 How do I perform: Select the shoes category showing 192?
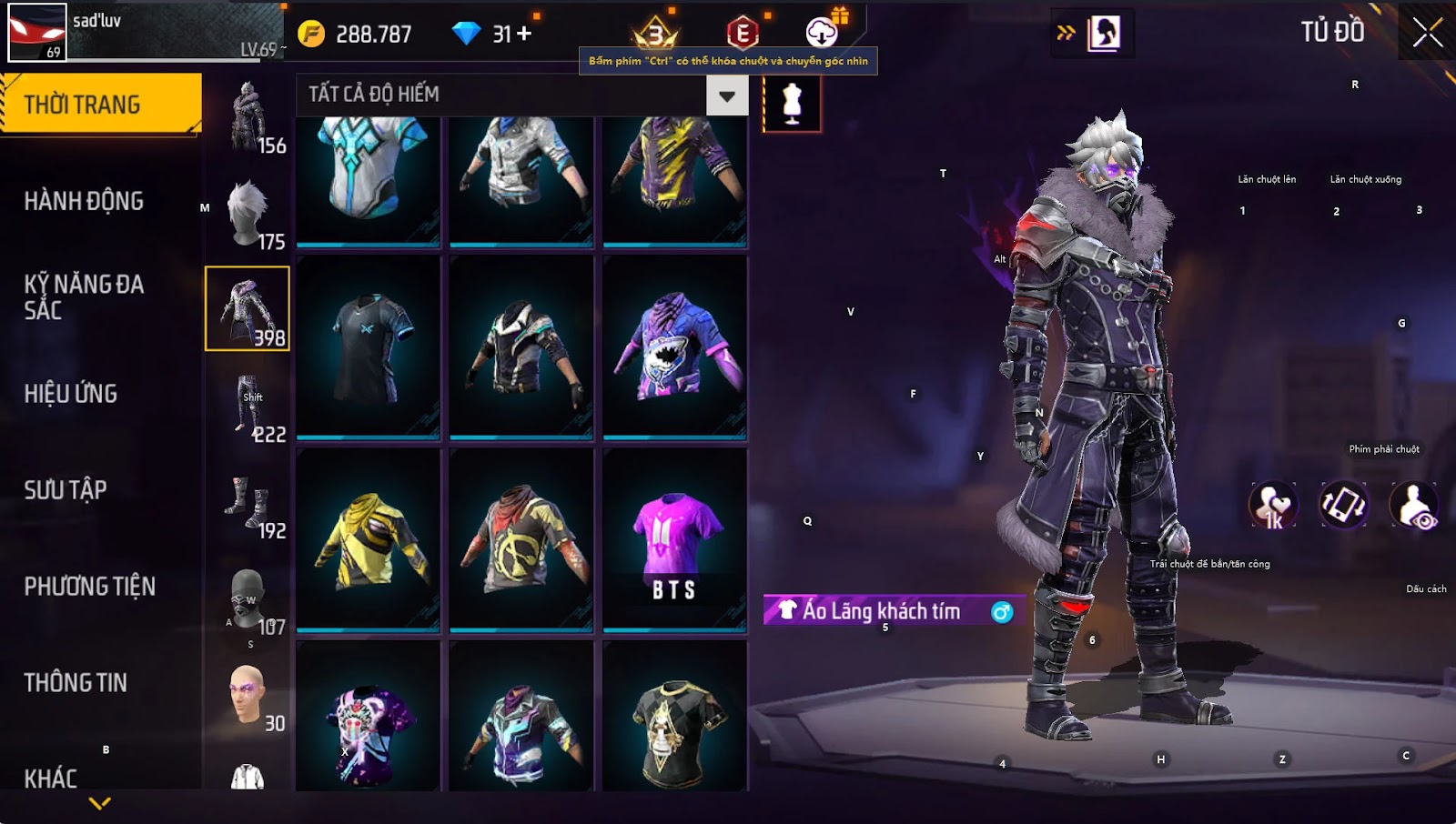pos(248,504)
